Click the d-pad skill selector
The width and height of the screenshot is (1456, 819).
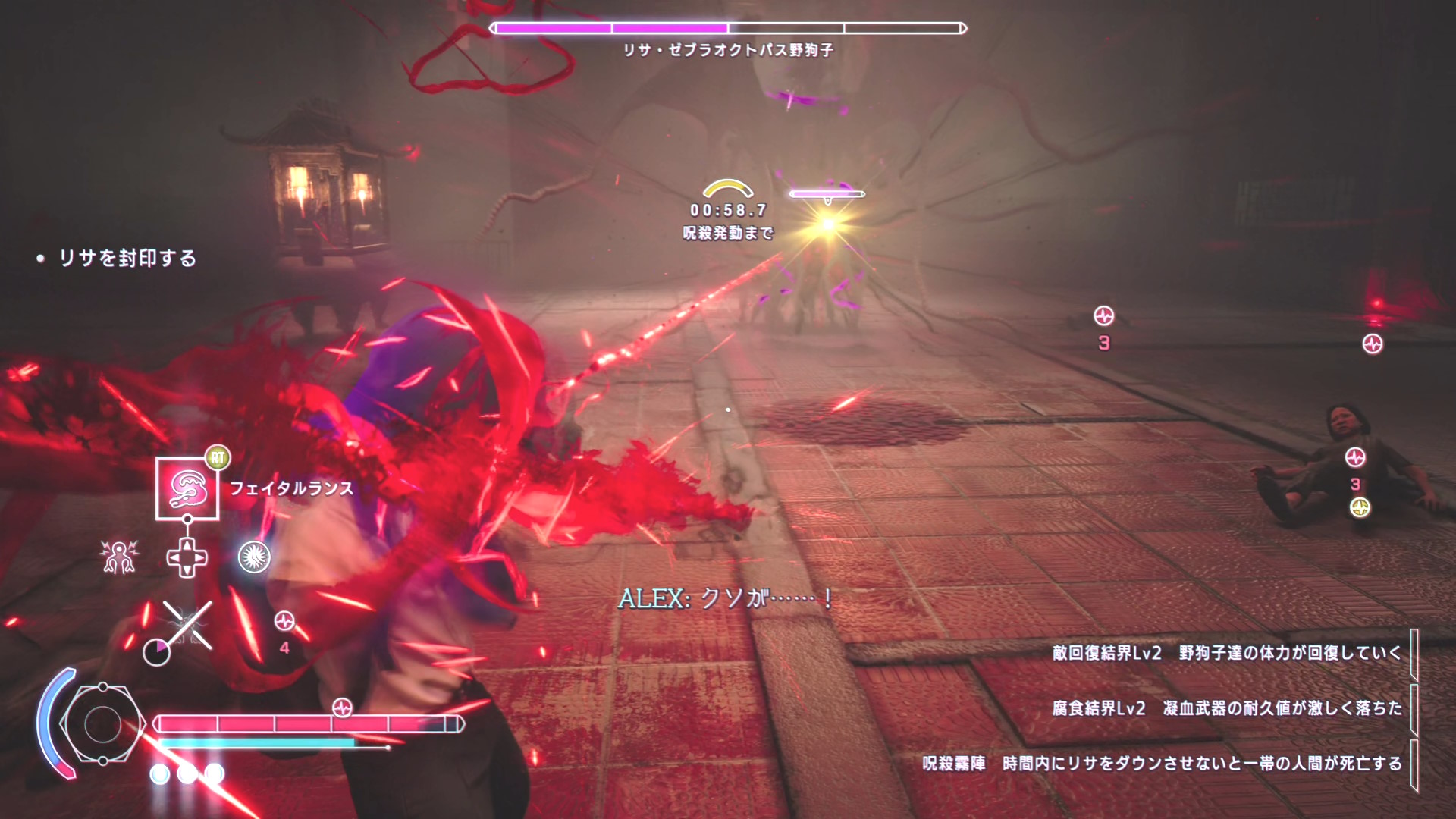(x=187, y=558)
